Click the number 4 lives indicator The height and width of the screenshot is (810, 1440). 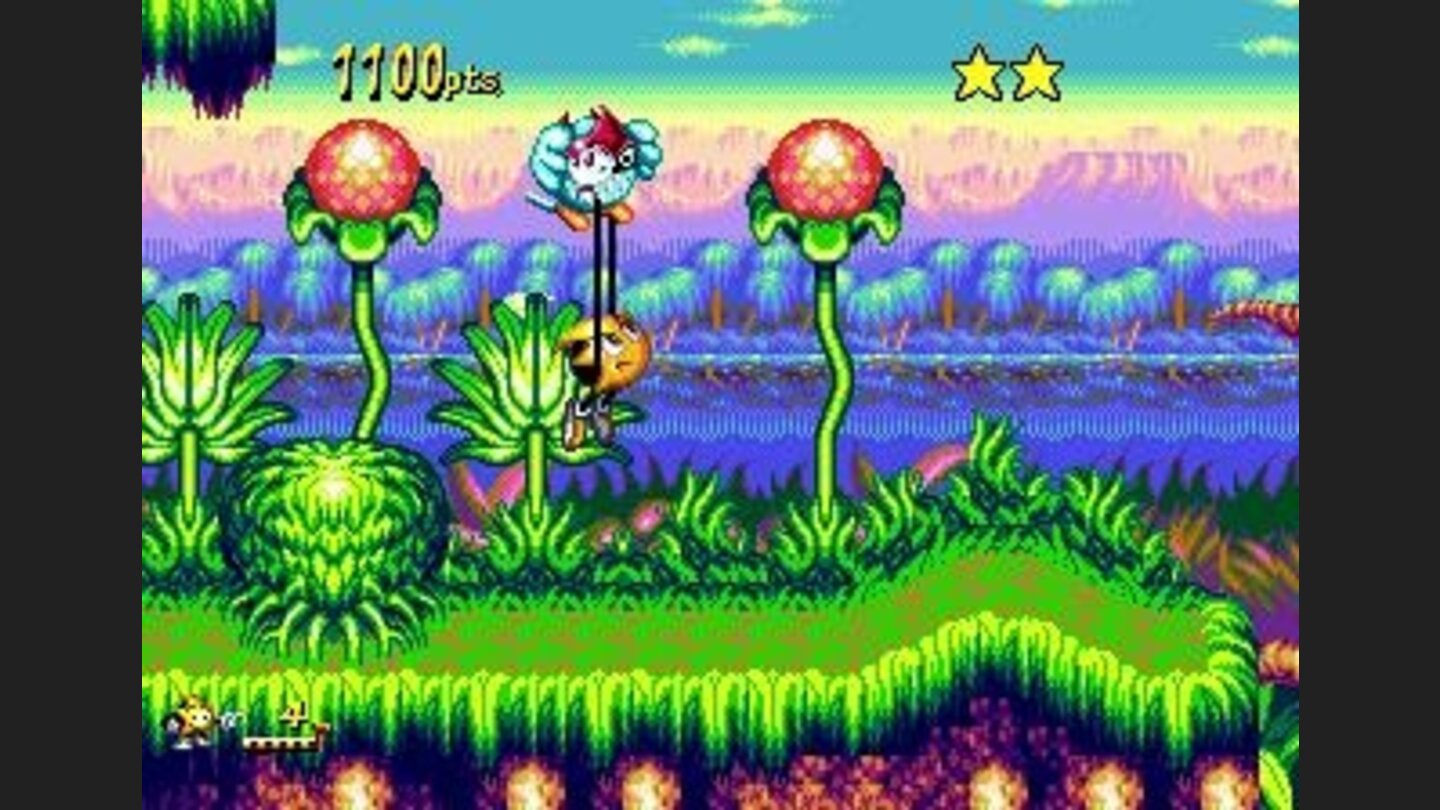(293, 714)
